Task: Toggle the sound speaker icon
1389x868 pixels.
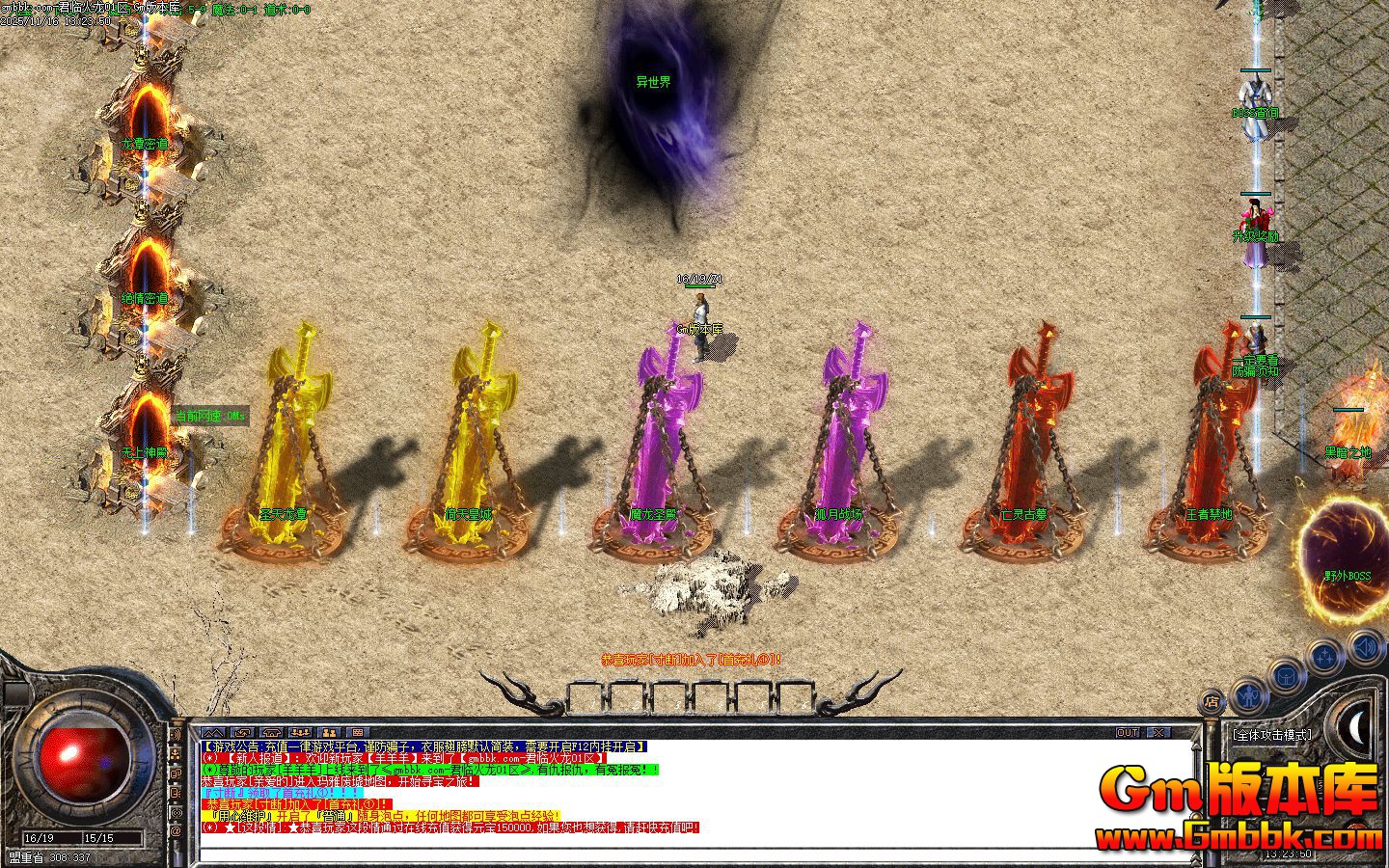Action: 1365,646
